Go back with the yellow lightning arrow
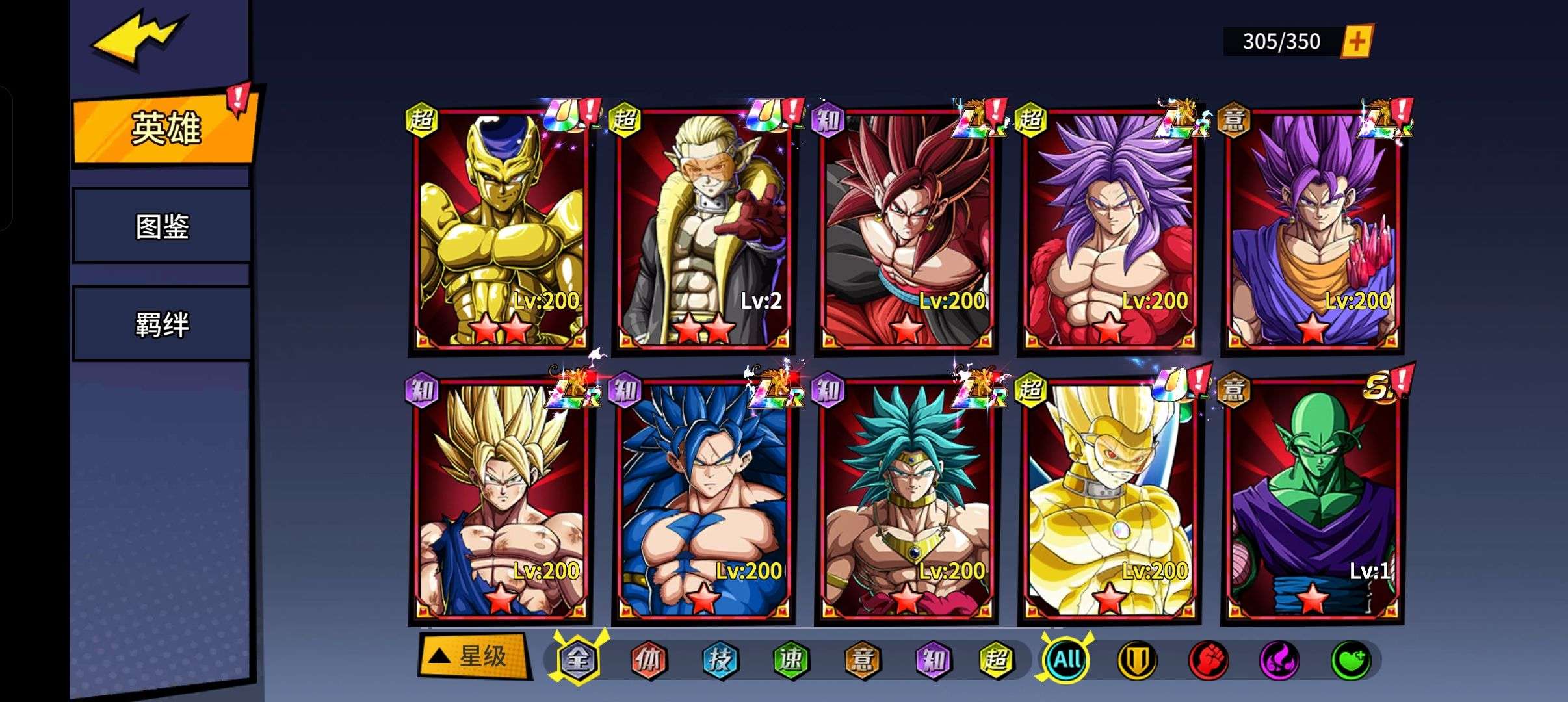Image resolution: width=1568 pixels, height=702 pixels. coord(140,39)
